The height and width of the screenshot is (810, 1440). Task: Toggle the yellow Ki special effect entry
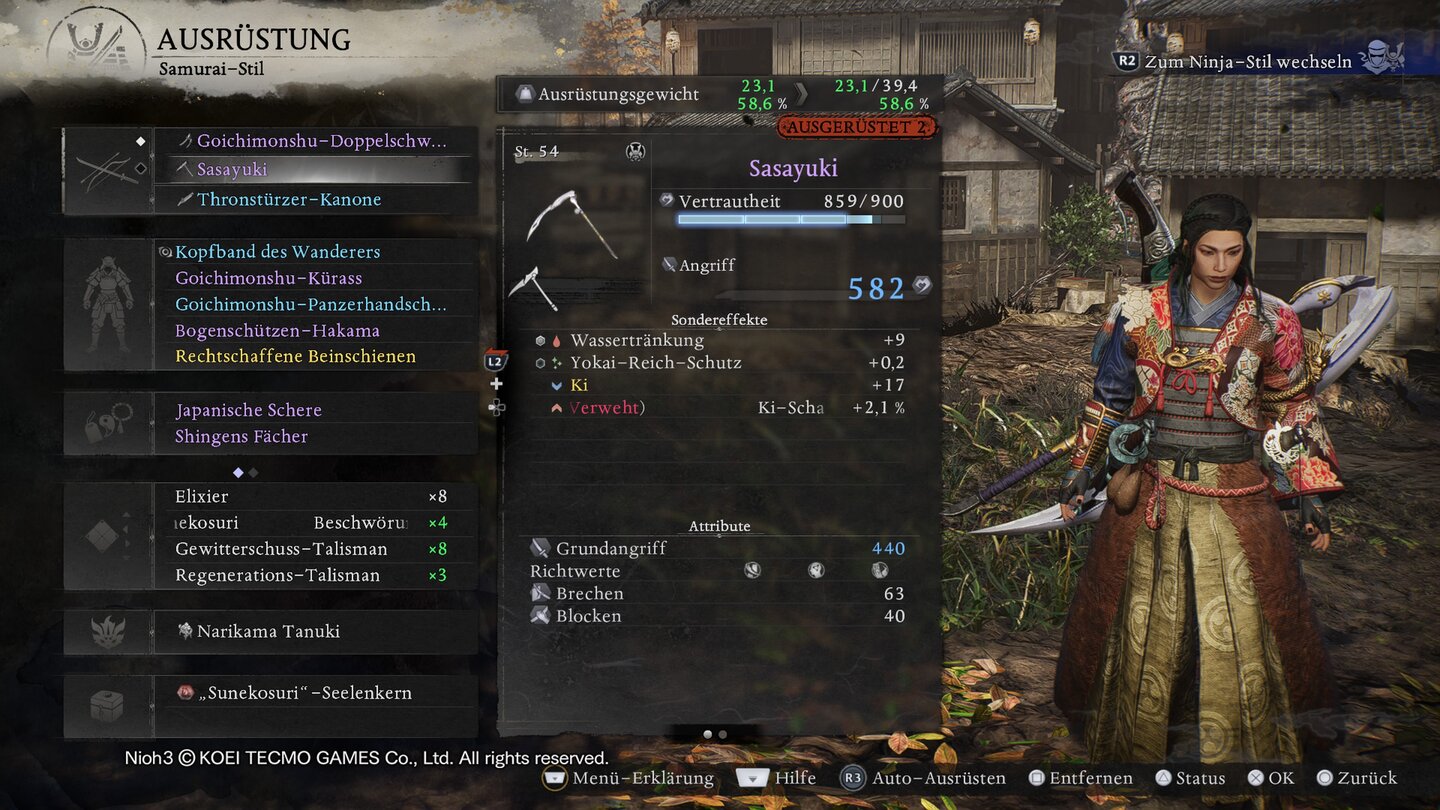pos(577,384)
